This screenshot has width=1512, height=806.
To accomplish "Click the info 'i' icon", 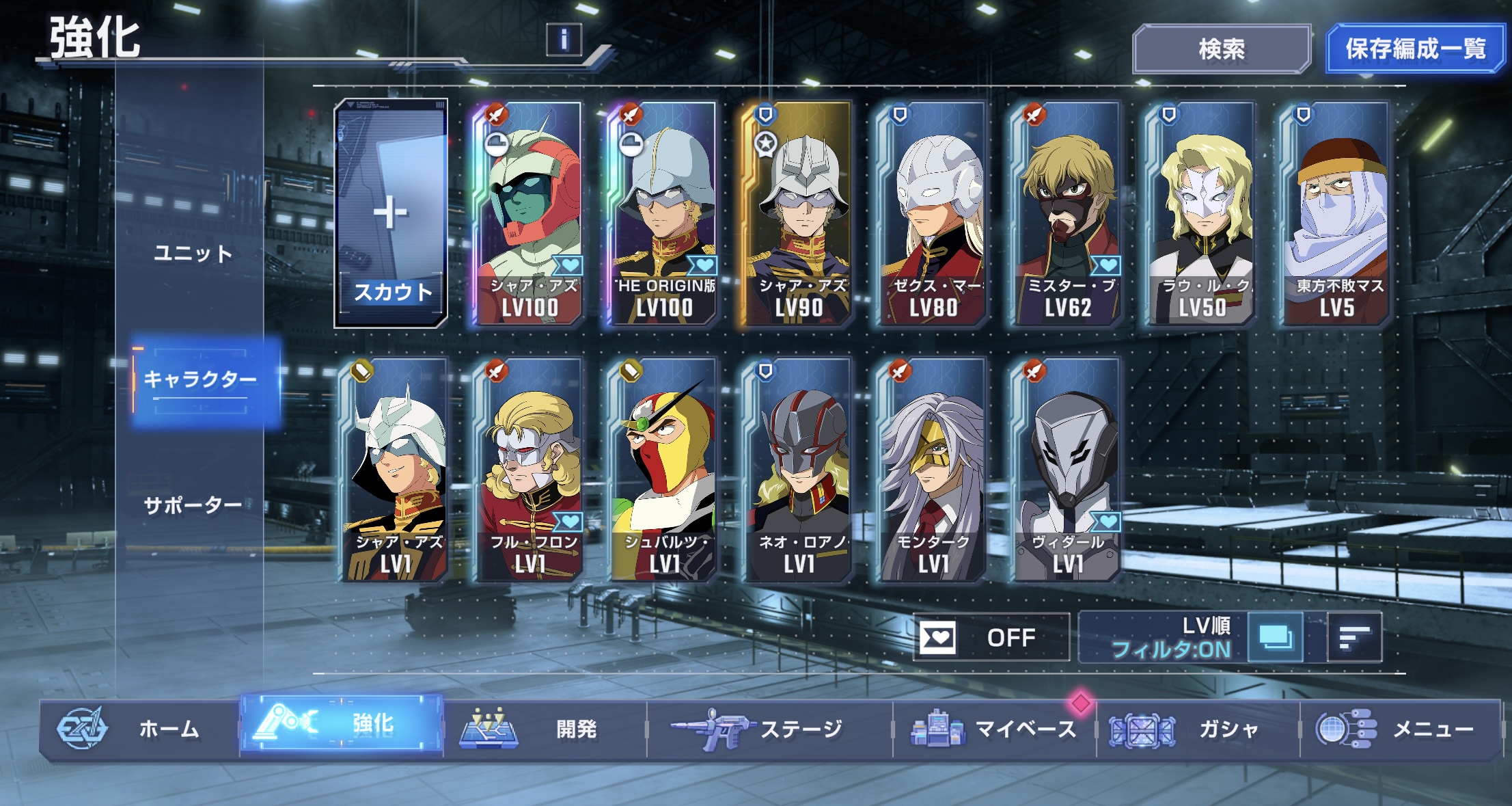I will 564,40.
